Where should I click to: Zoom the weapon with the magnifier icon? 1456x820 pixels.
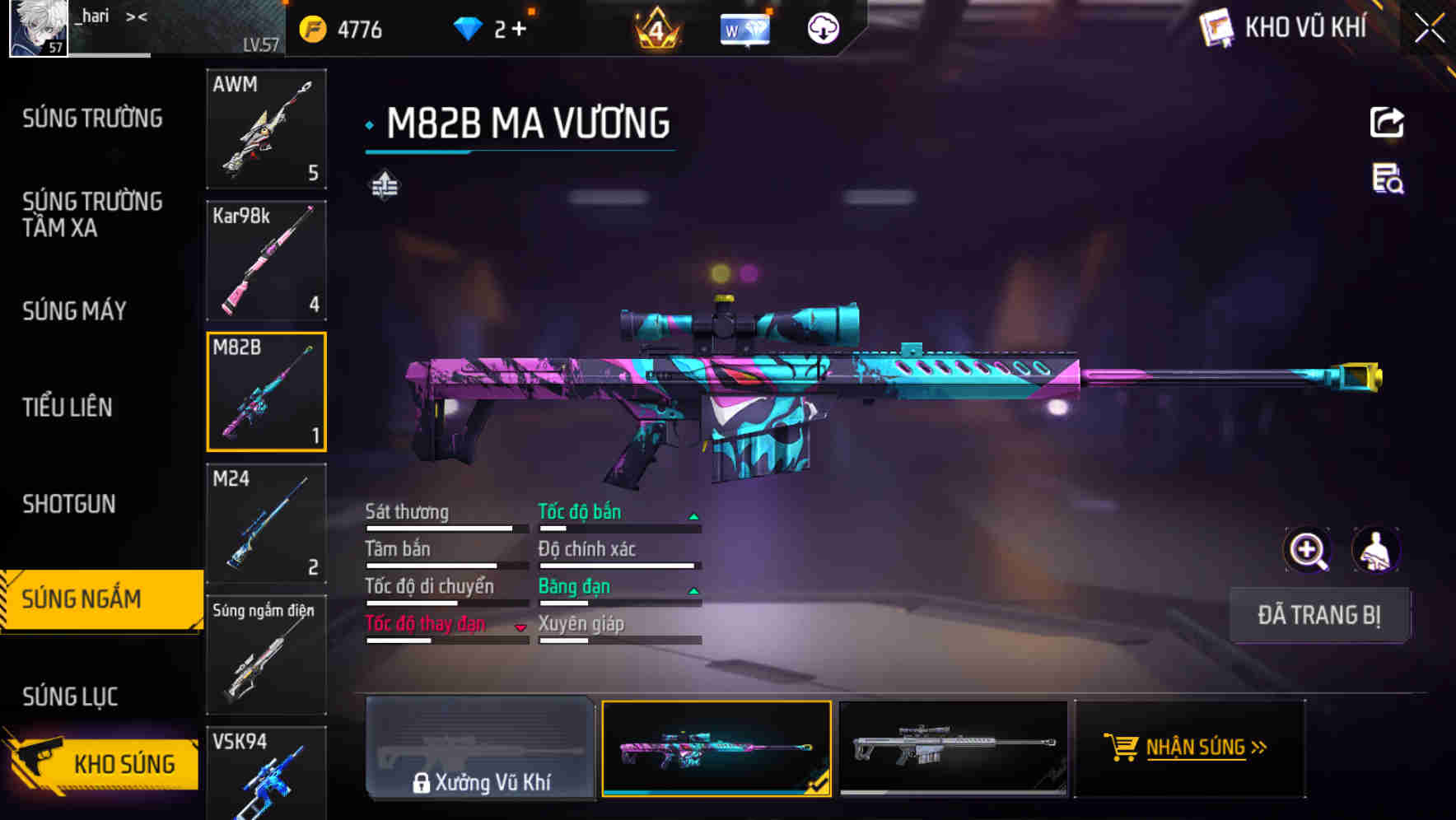[1307, 549]
